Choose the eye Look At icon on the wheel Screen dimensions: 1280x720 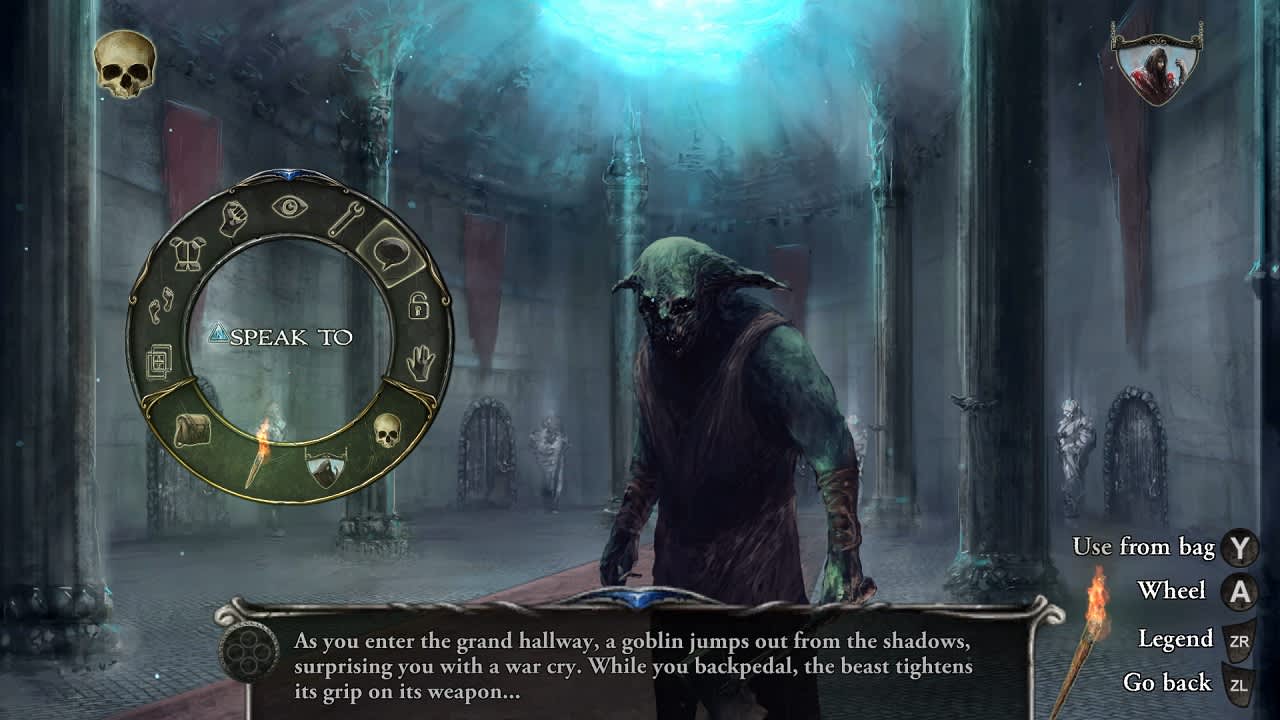(287, 205)
